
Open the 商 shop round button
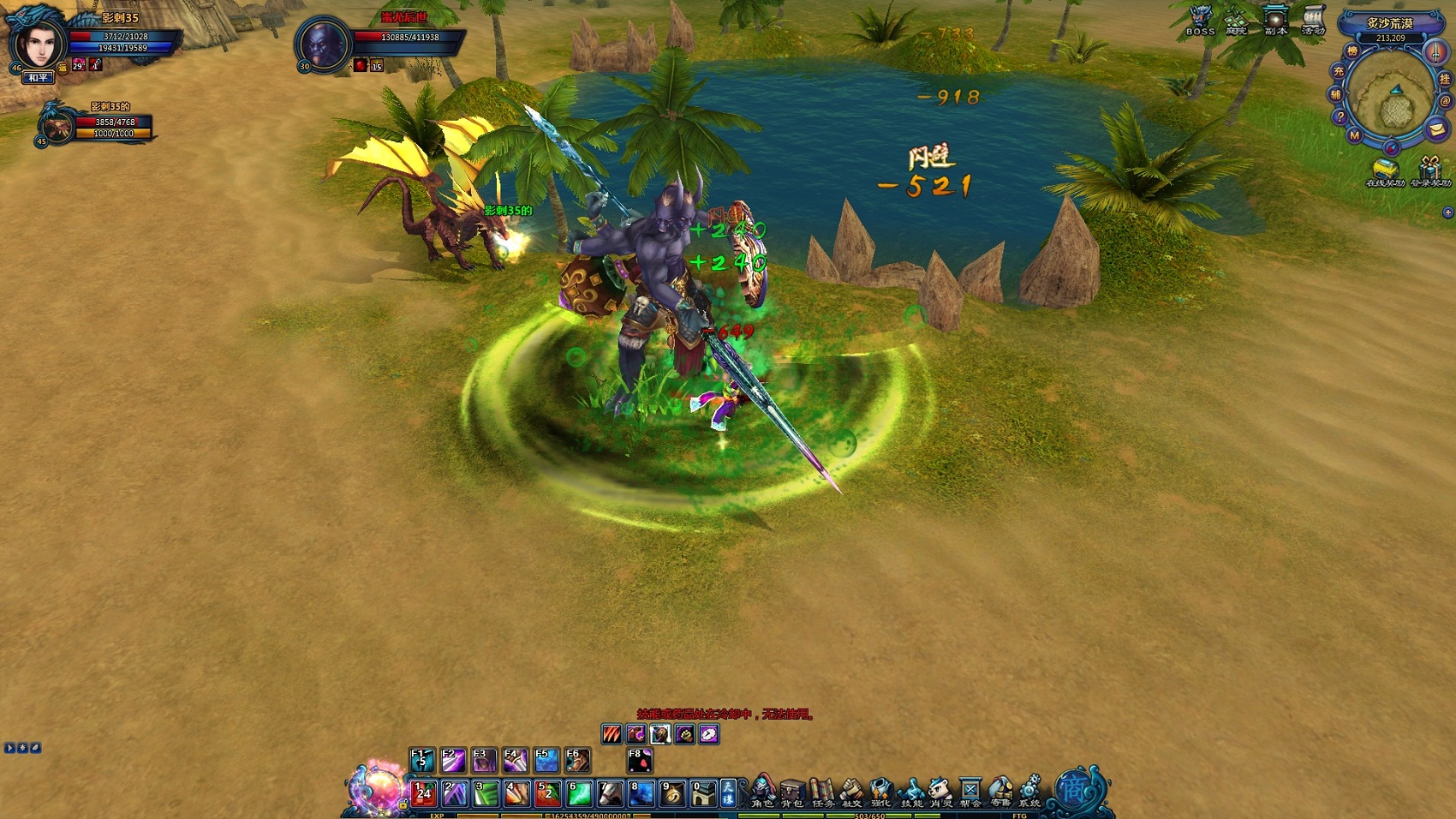1075,790
